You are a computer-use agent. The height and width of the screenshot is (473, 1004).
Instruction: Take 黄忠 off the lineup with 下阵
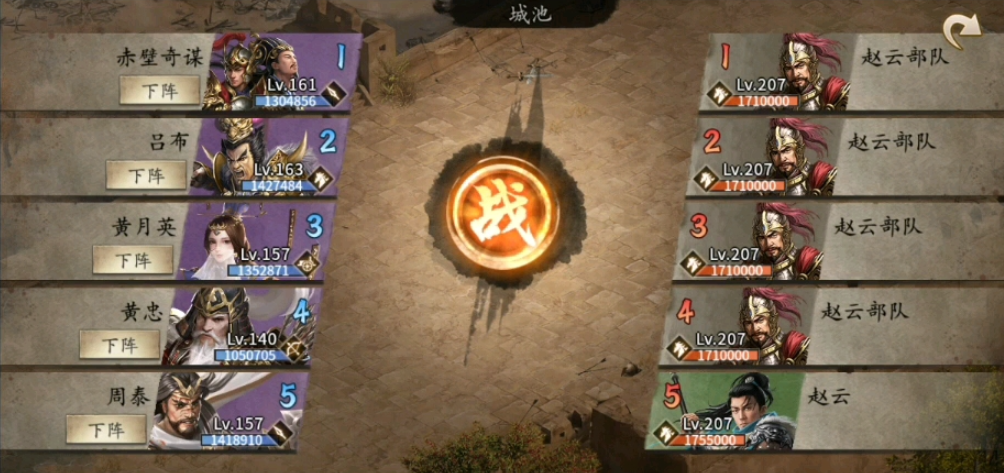coord(120,345)
